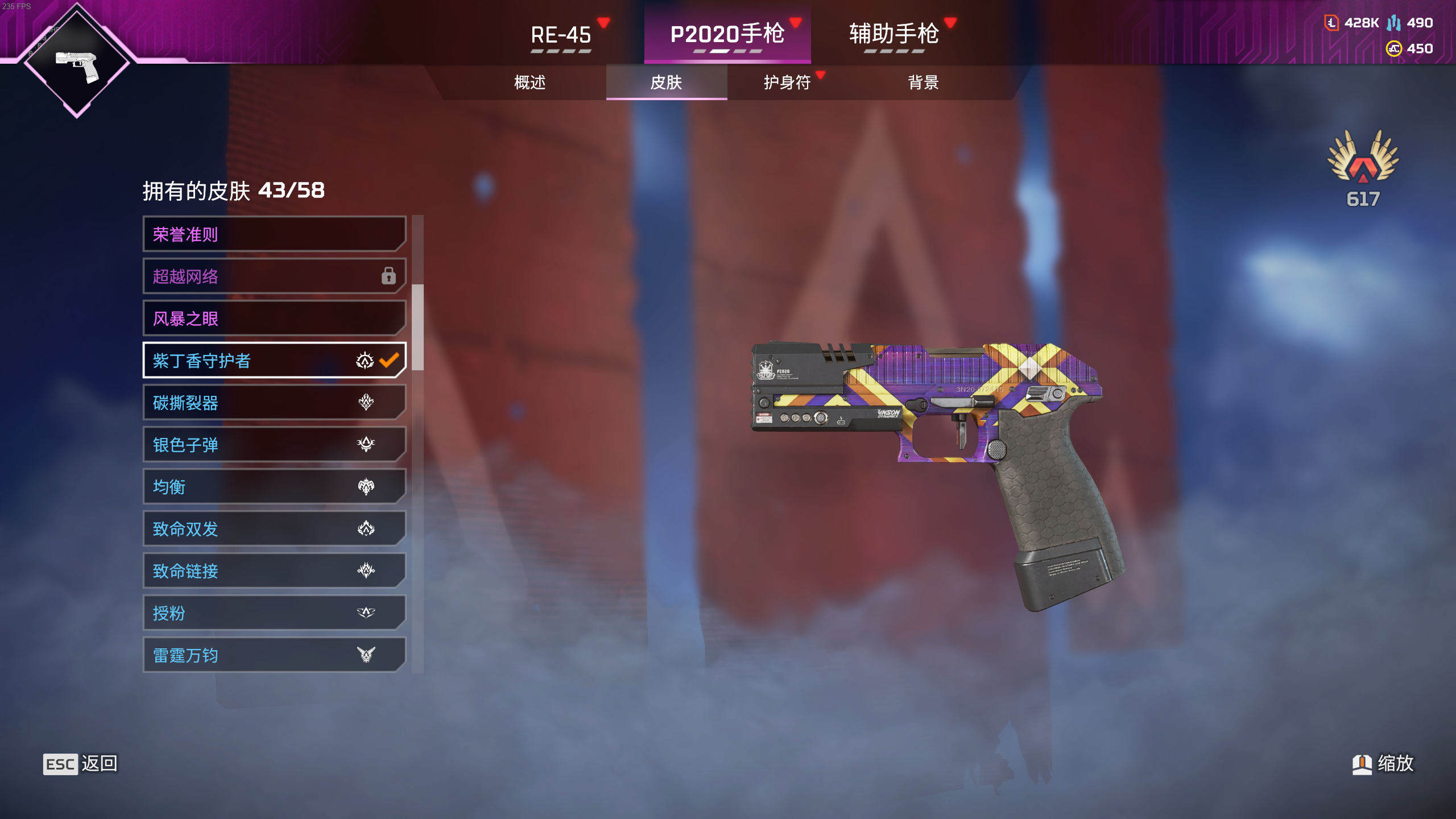Viewport: 1456px width, 819px height.
Task: Open the 辅助手枪 weapon tab
Action: pyautogui.click(x=894, y=35)
